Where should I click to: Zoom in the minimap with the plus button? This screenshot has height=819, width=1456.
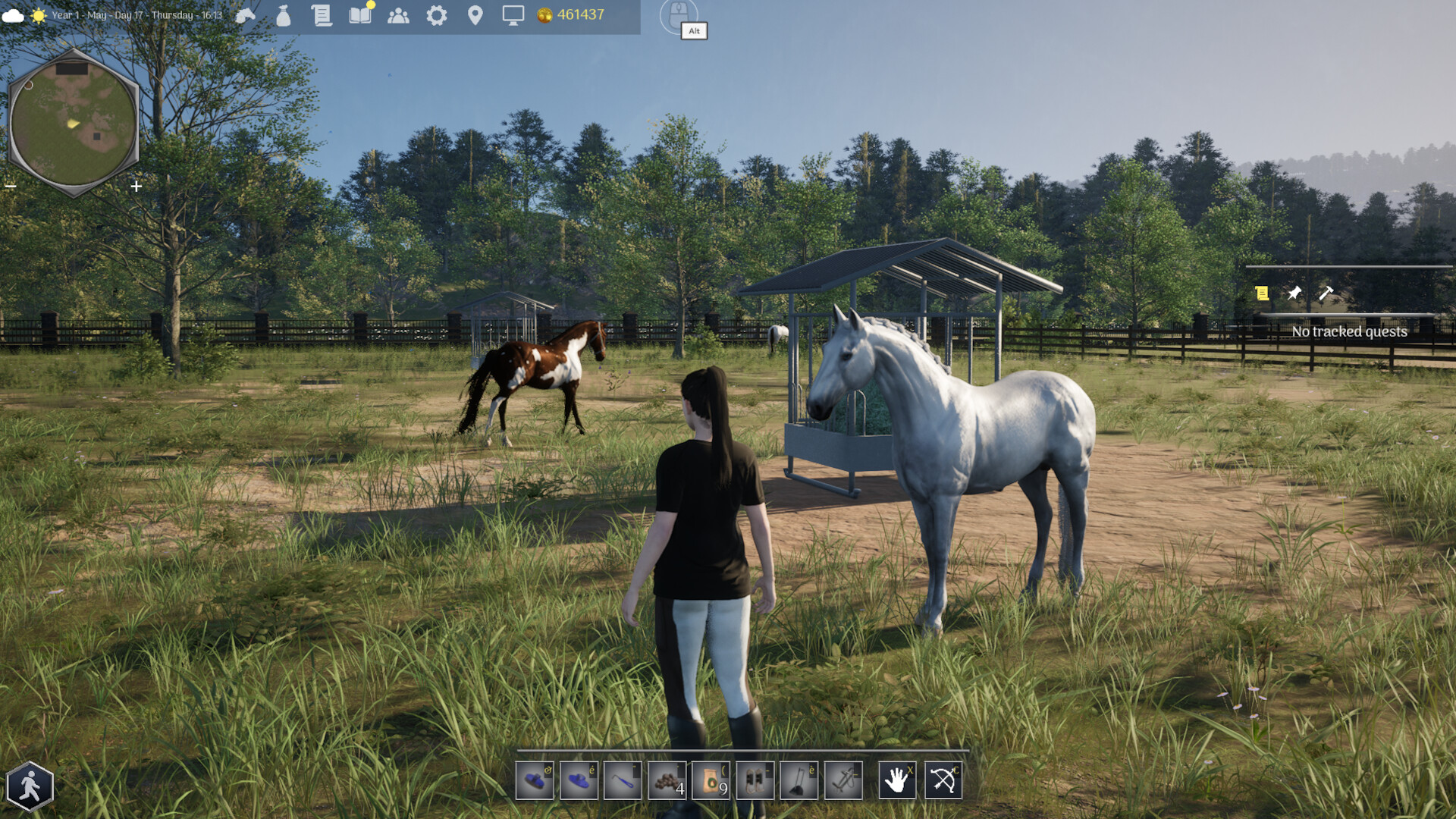(x=136, y=185)
